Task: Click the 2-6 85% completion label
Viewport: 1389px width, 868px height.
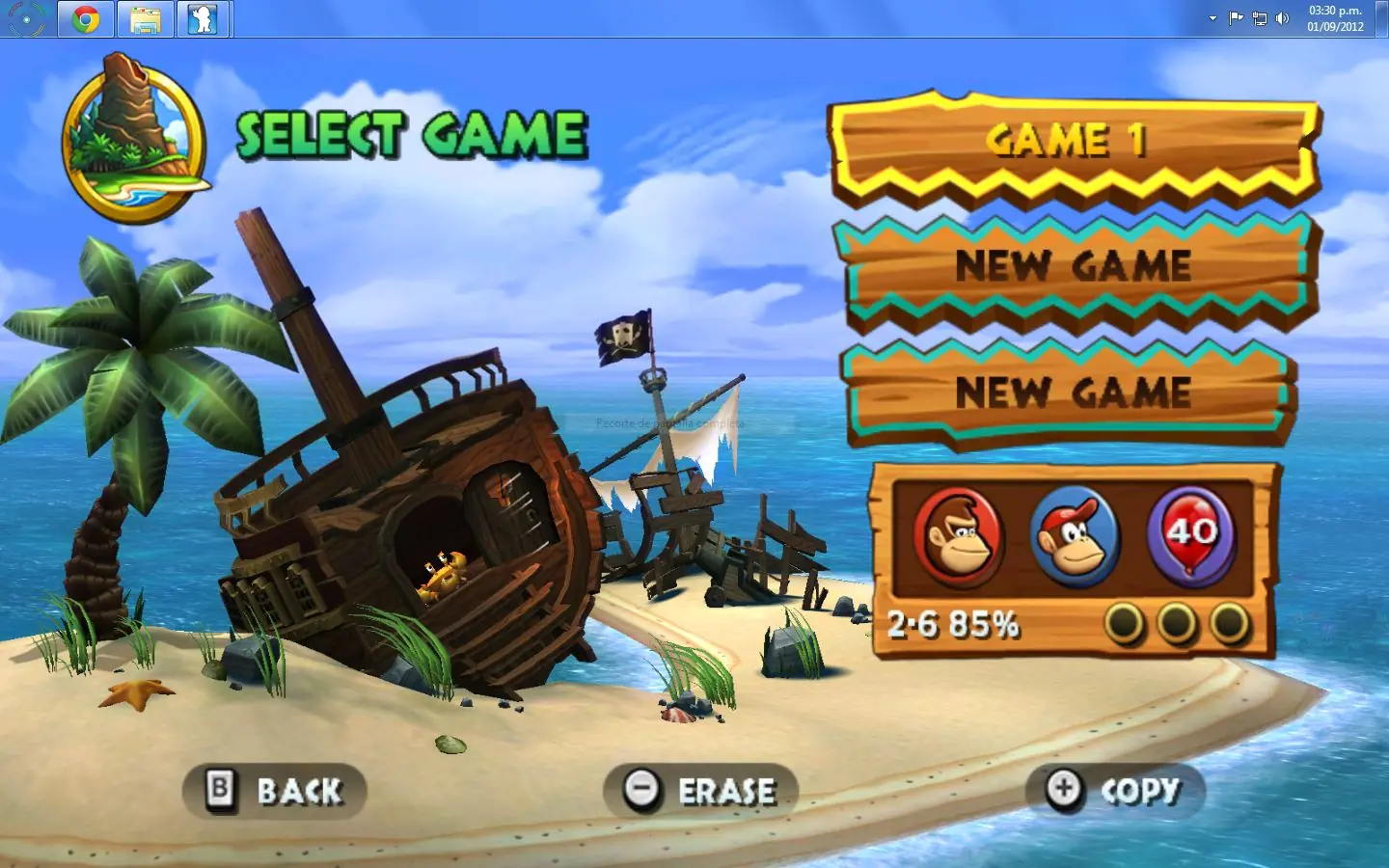Action: click(954, 623)
